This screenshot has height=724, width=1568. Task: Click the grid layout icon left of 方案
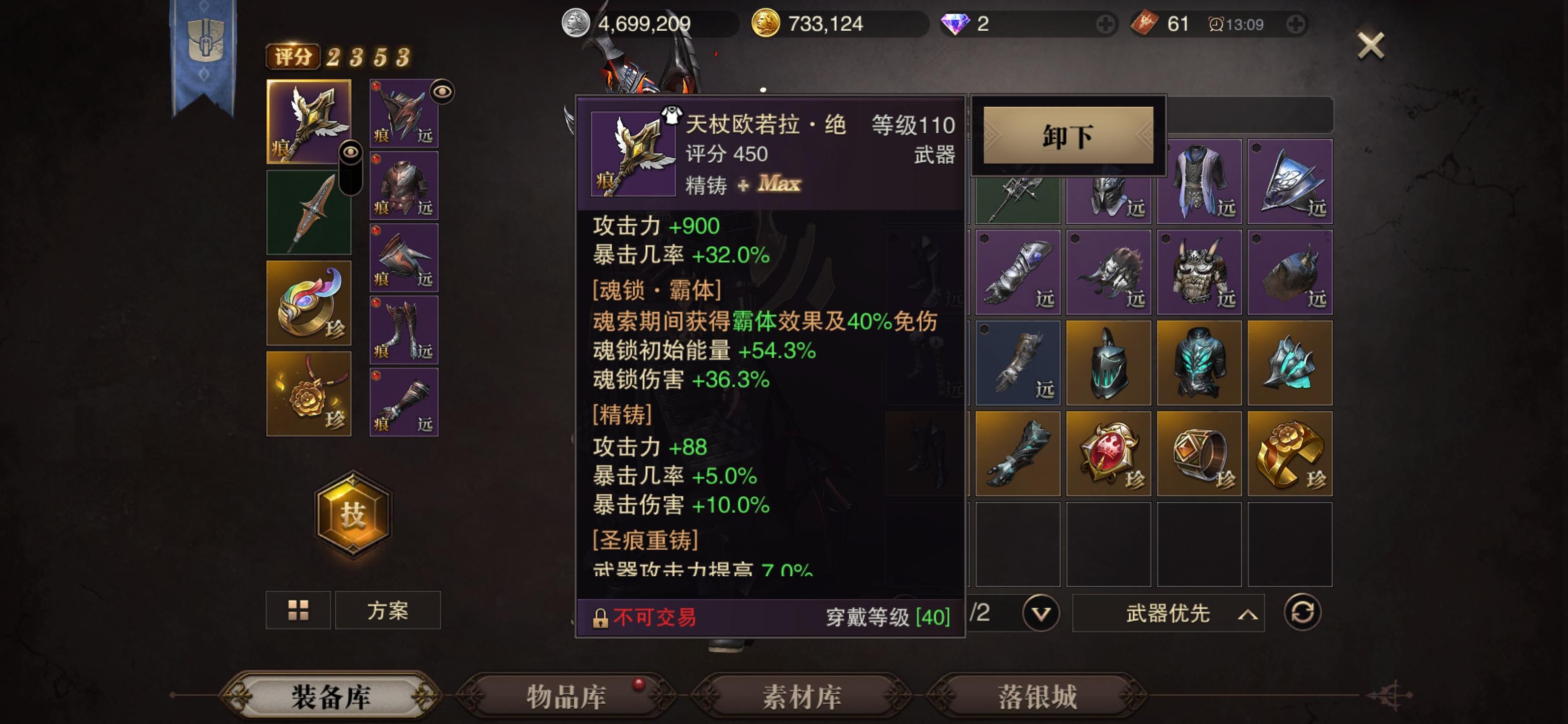pos(298,610)
